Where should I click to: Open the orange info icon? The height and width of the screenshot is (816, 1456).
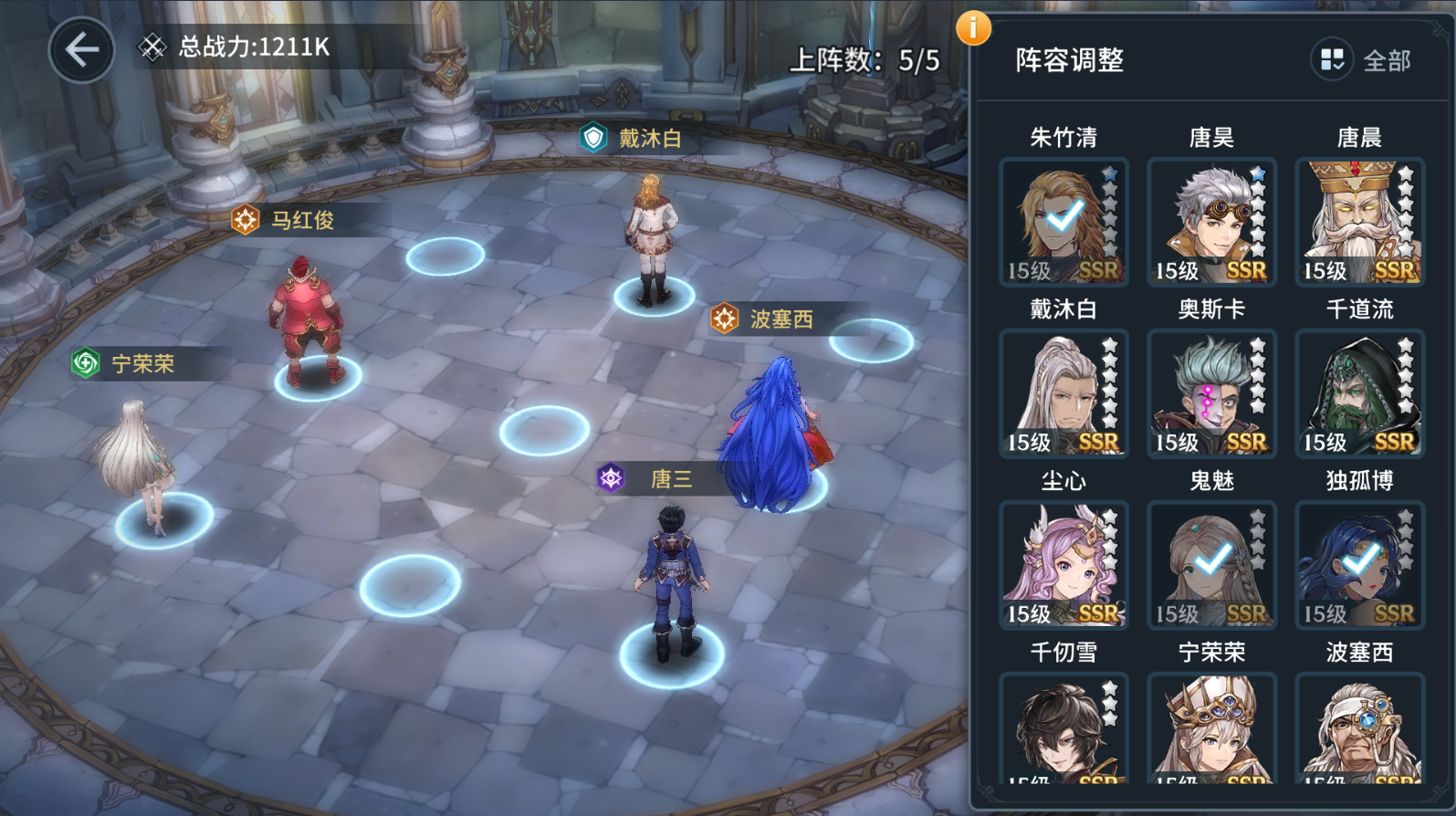click(x=973, y=28)
